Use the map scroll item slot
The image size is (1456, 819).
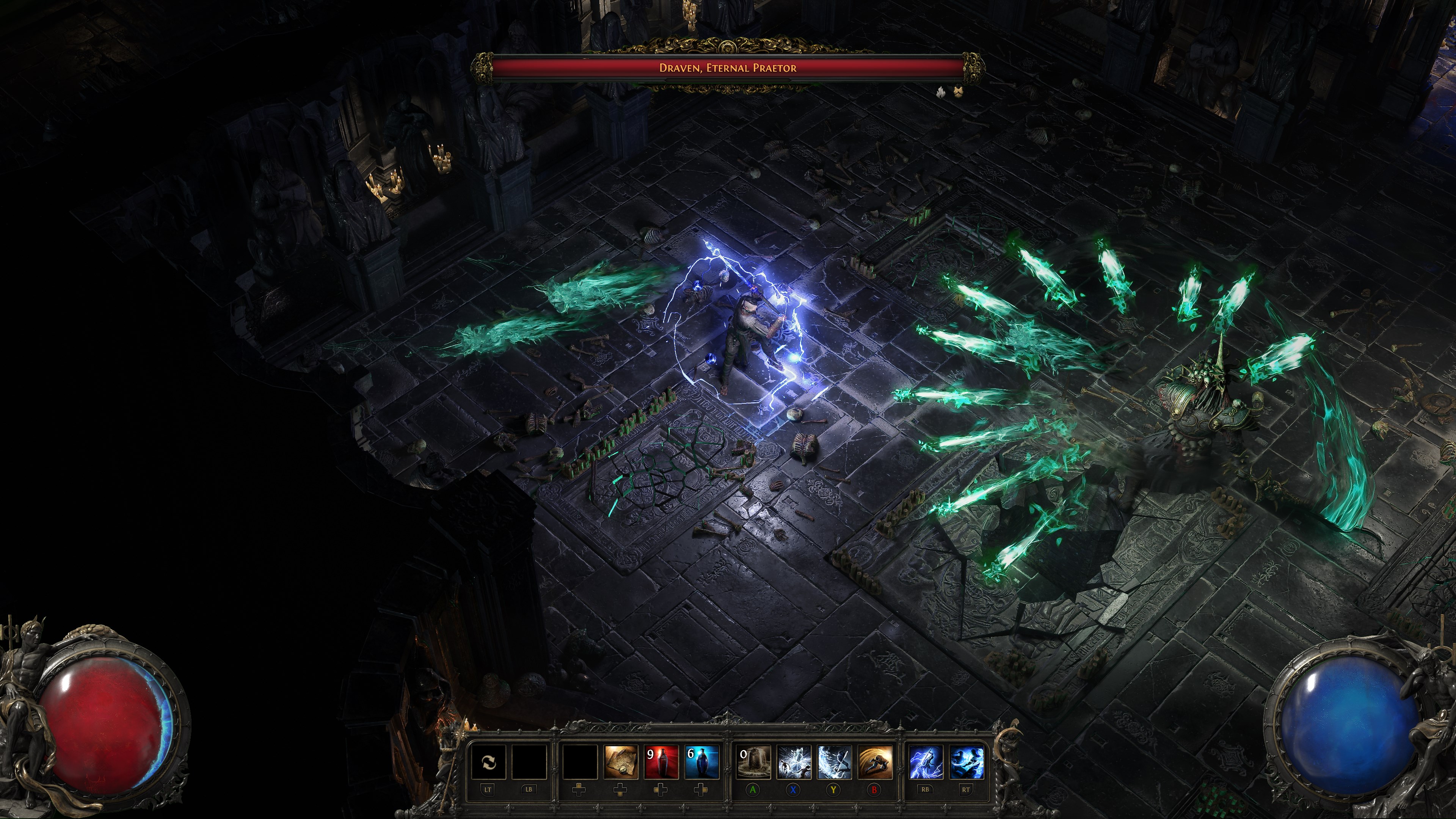[x=621, y=762]
